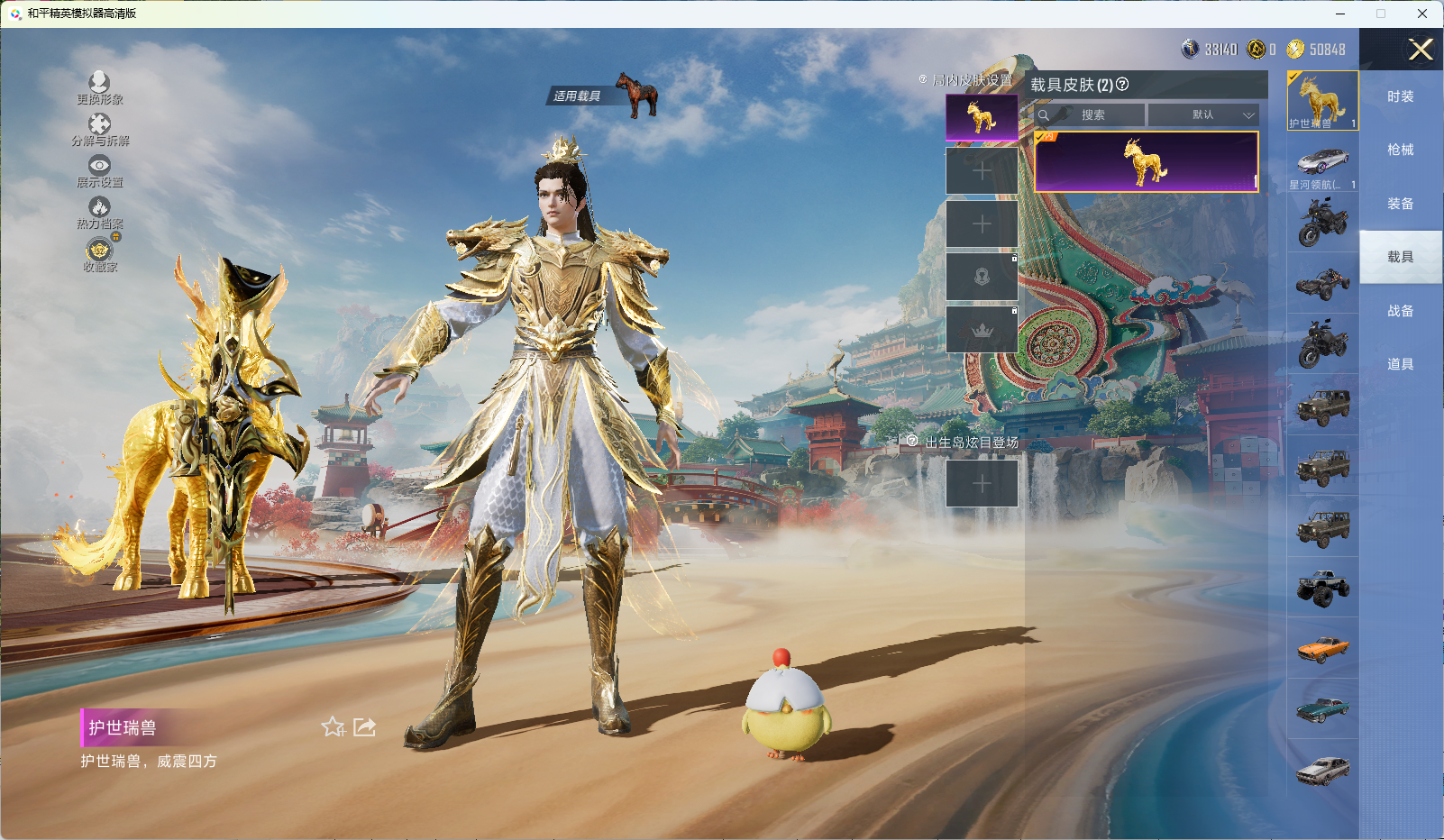
Task: Pick the orange muscle car thumbnail
Action: pos(1322,648)
